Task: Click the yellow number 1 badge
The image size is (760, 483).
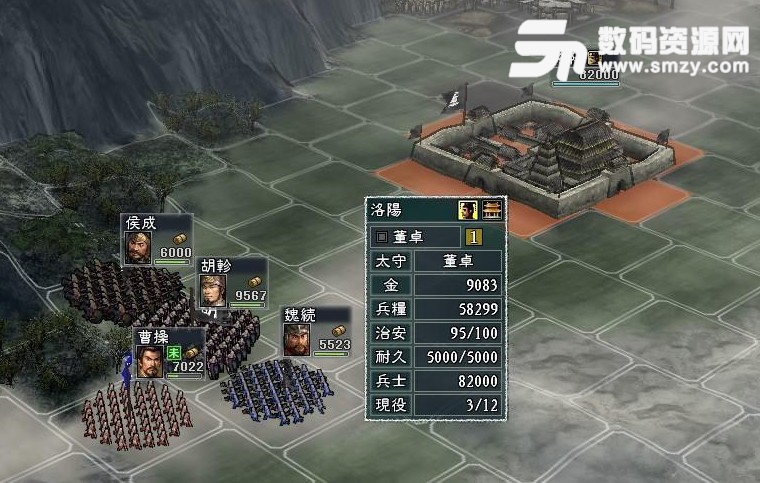Action: click(474, 238)
